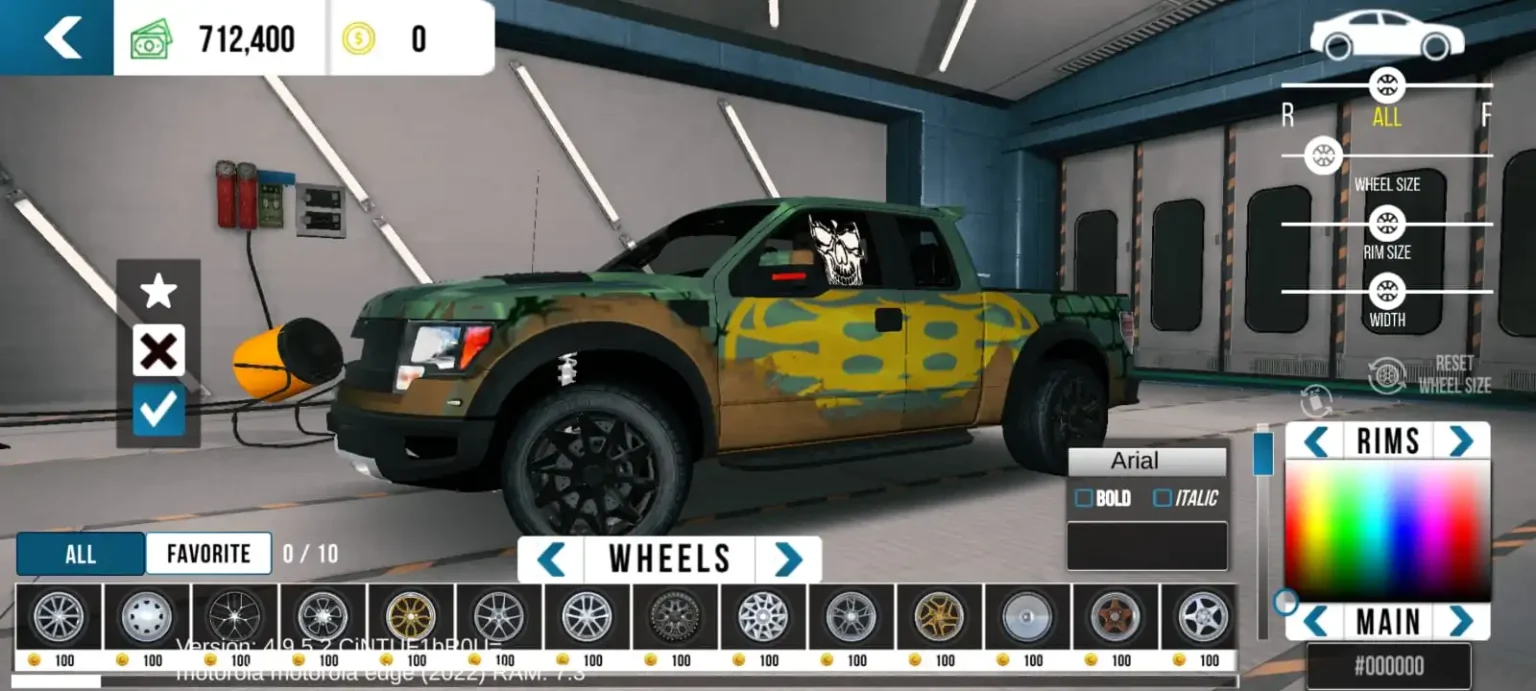Cancel changes with the black X button
Screen dimensions: 1536x691
pos(158,351)
